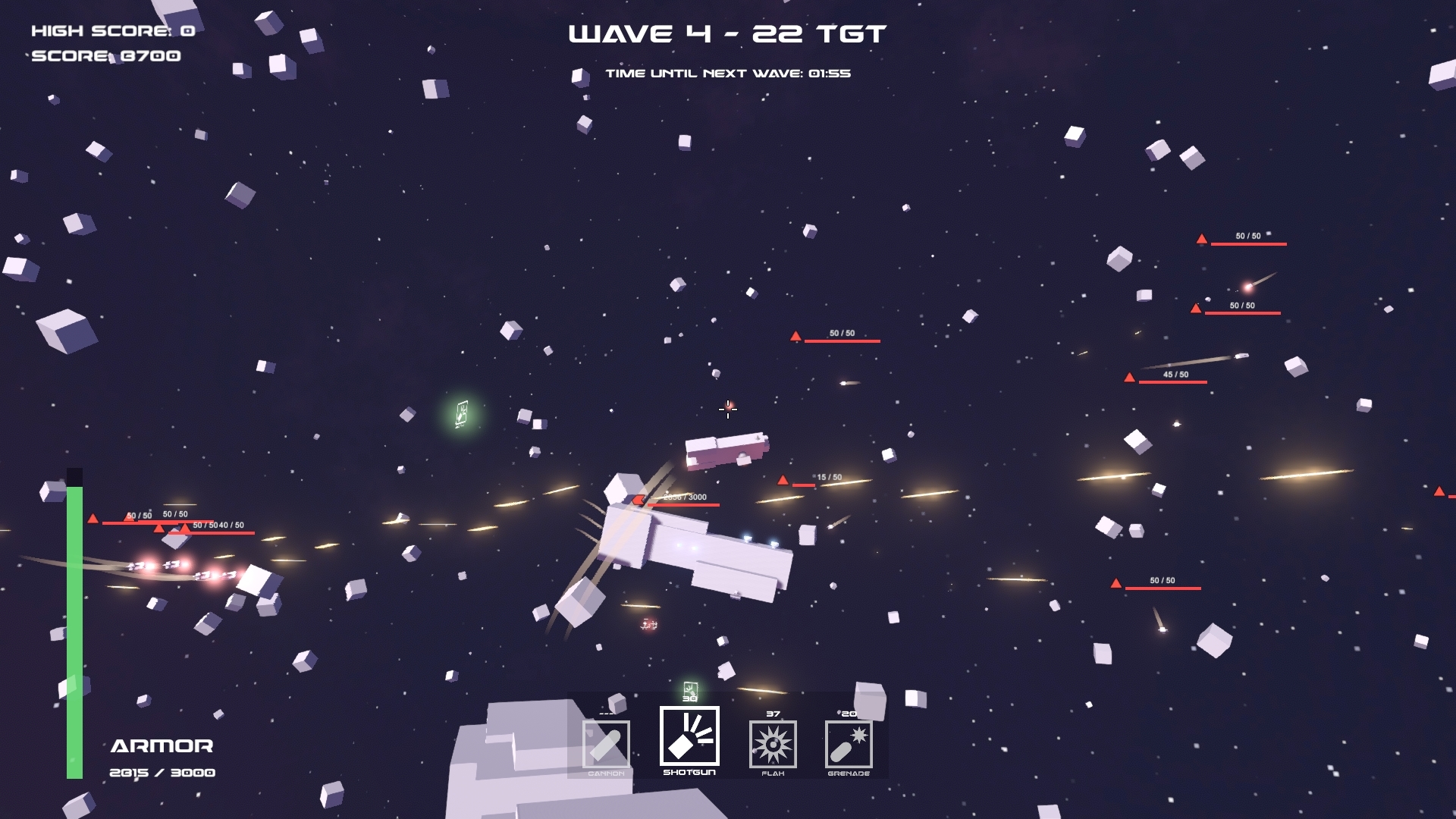Click the WAVE 4 - 22 TGT heading
The height and width of the screenshot is (819, 1456).
(726, 33)
